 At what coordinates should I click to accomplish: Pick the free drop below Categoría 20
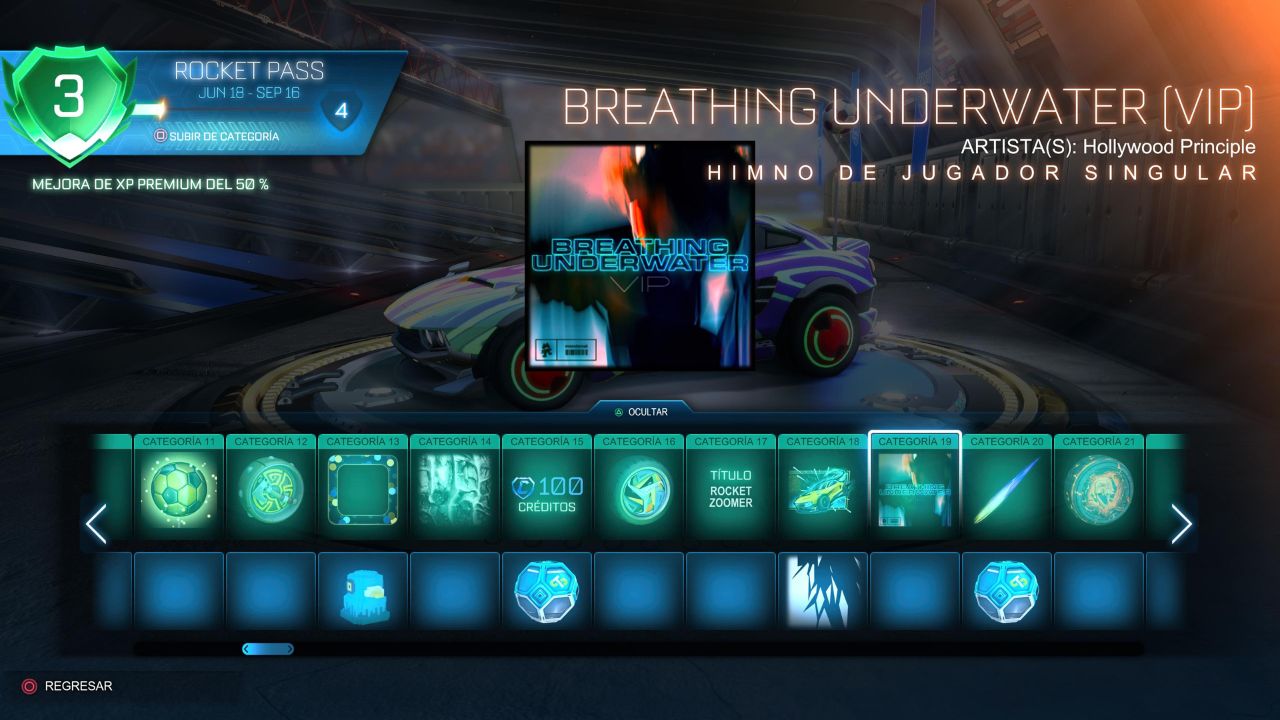1007,591
